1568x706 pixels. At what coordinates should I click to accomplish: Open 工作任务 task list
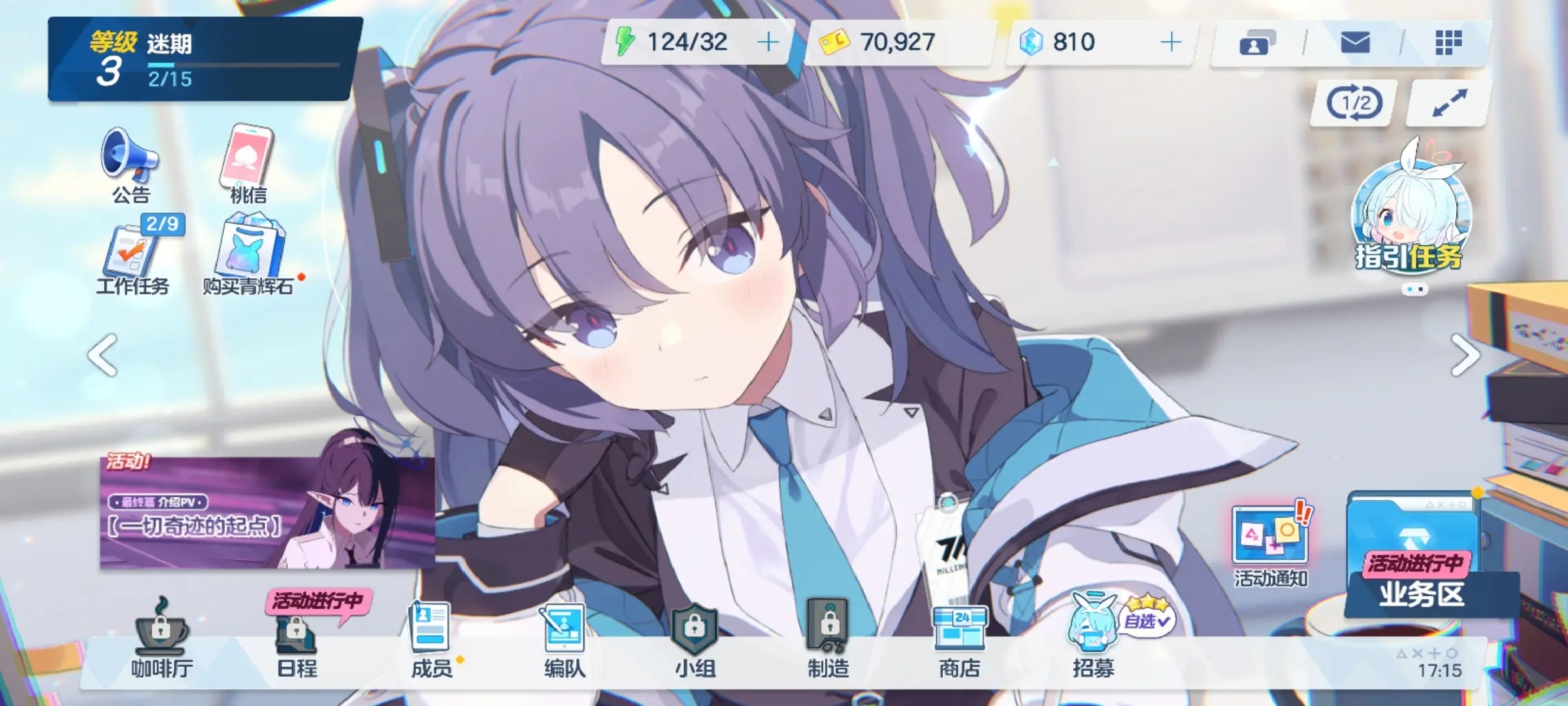(133, 260)
